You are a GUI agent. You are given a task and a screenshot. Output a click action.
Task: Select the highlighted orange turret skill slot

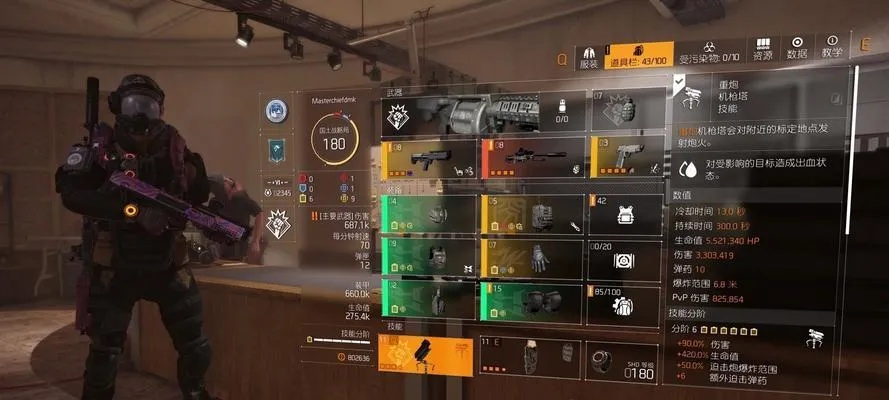point(426,355)
